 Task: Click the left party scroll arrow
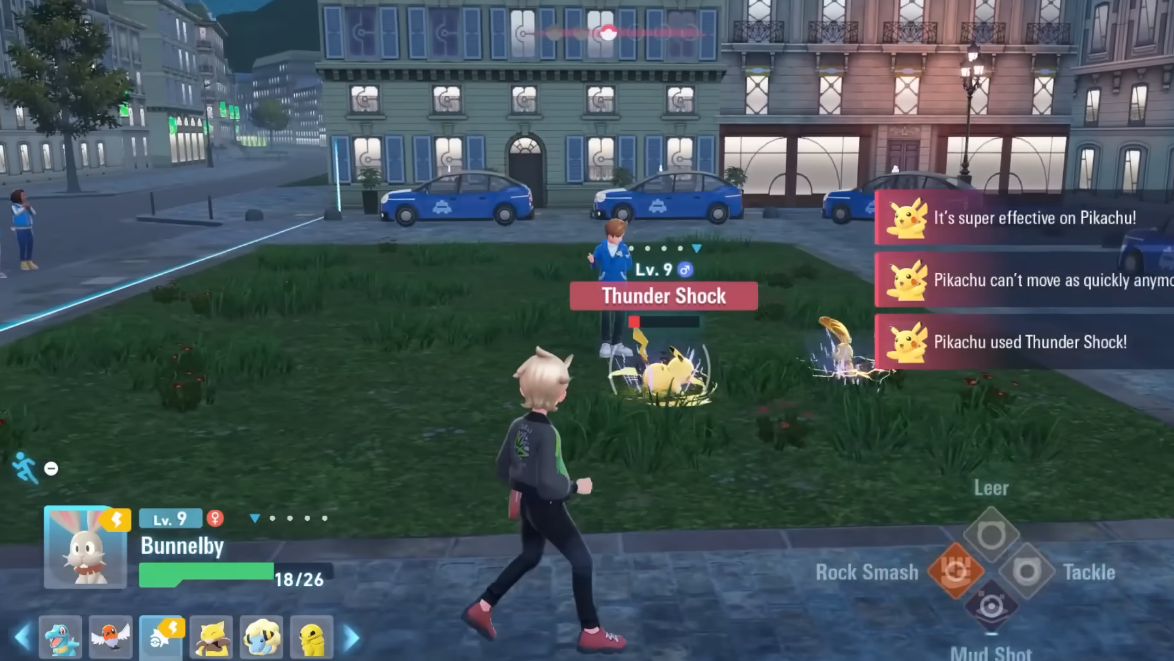21,637
